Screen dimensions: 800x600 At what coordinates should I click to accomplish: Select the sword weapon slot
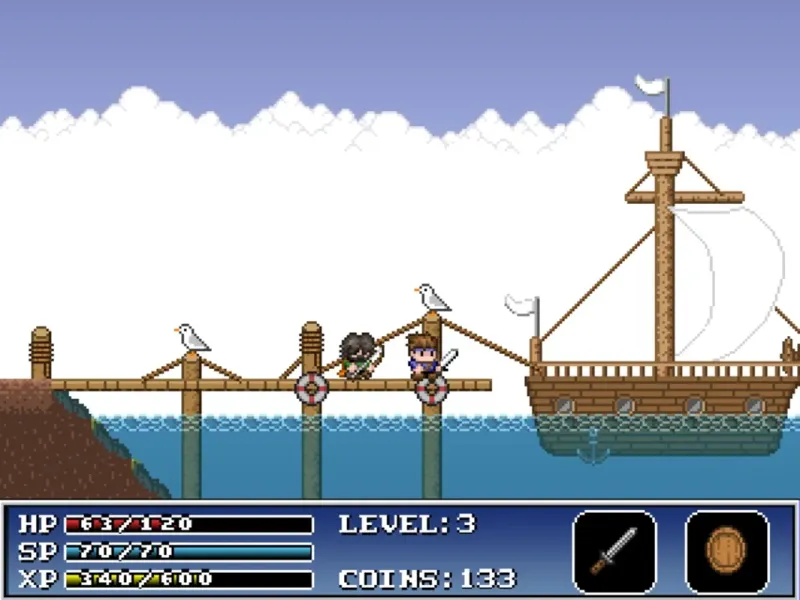pyautogui.click(x=614, y=551)
